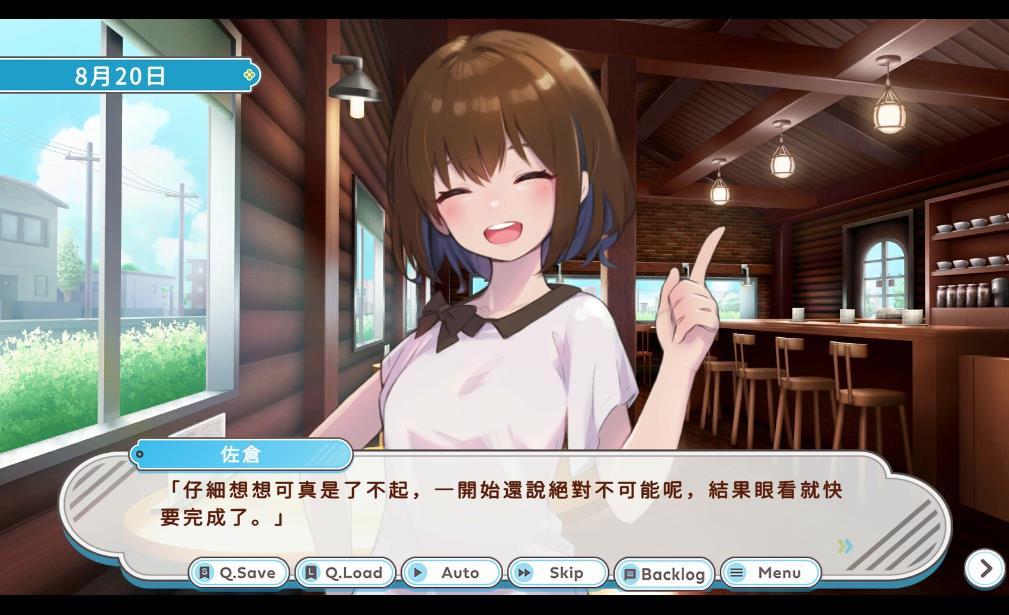Skip ahead through the dialogue
This screenshot has width=1009, height=615.
[x=557, y=573]
